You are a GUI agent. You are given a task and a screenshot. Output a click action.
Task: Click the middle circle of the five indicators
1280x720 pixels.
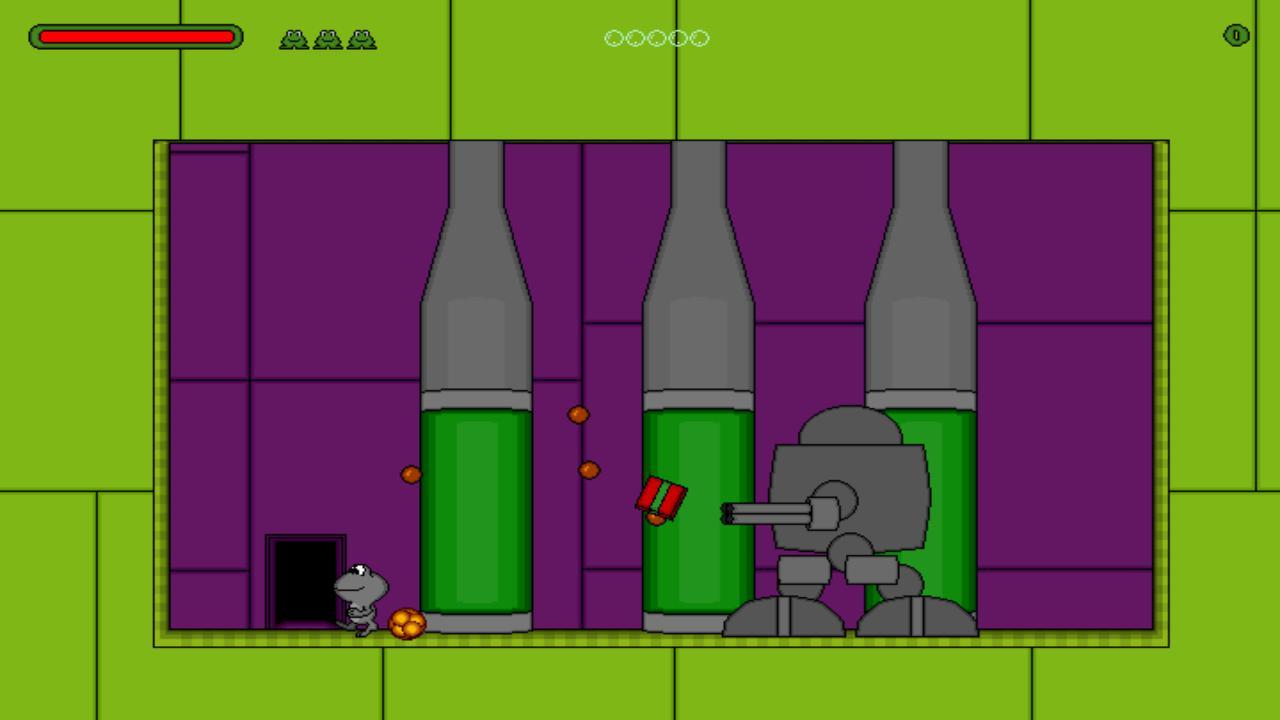tap(656, 38)
